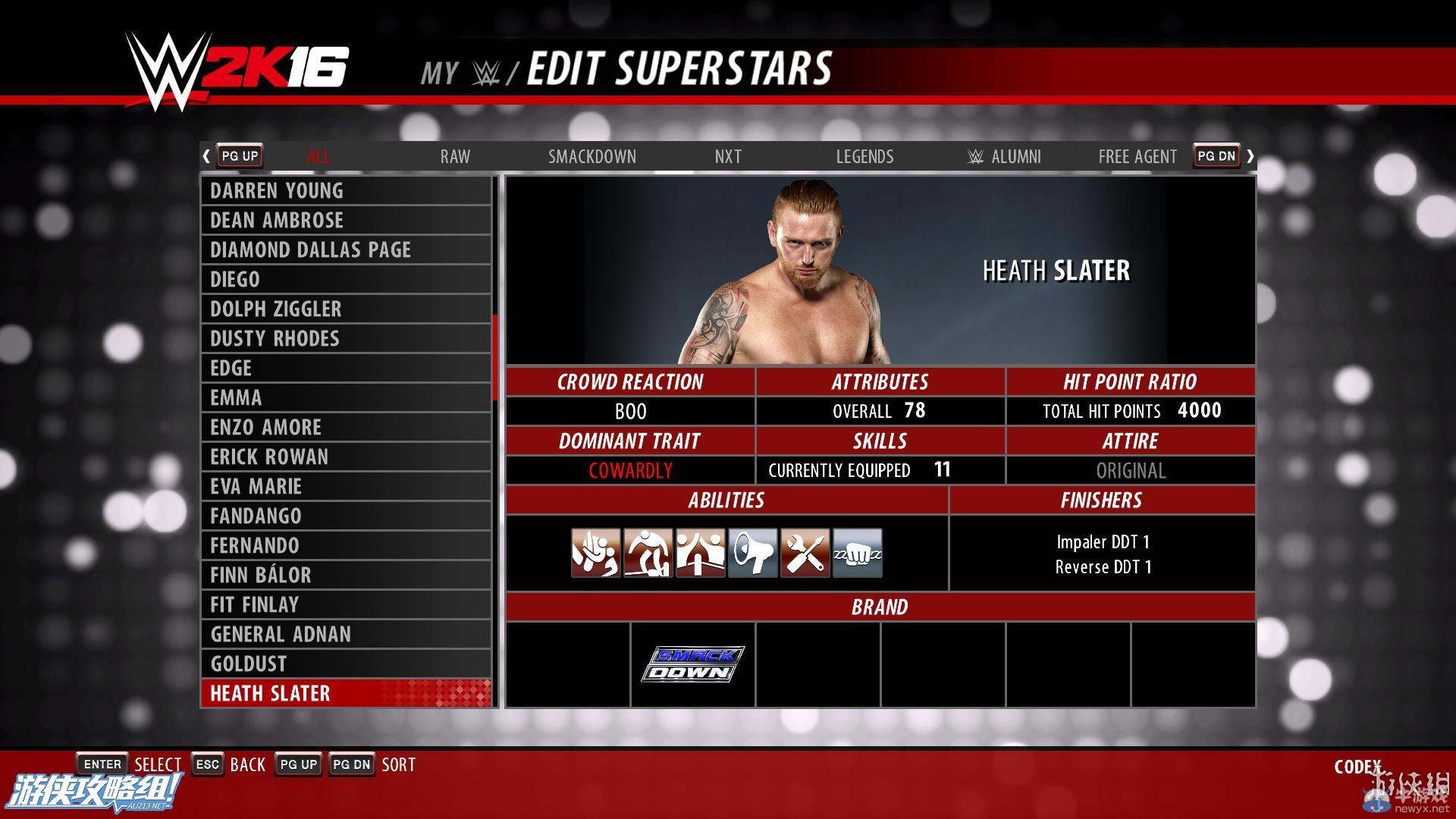Switch to the FREE AGENT category
Screen dimensions: 1456x819
(x=1137, y=156)
